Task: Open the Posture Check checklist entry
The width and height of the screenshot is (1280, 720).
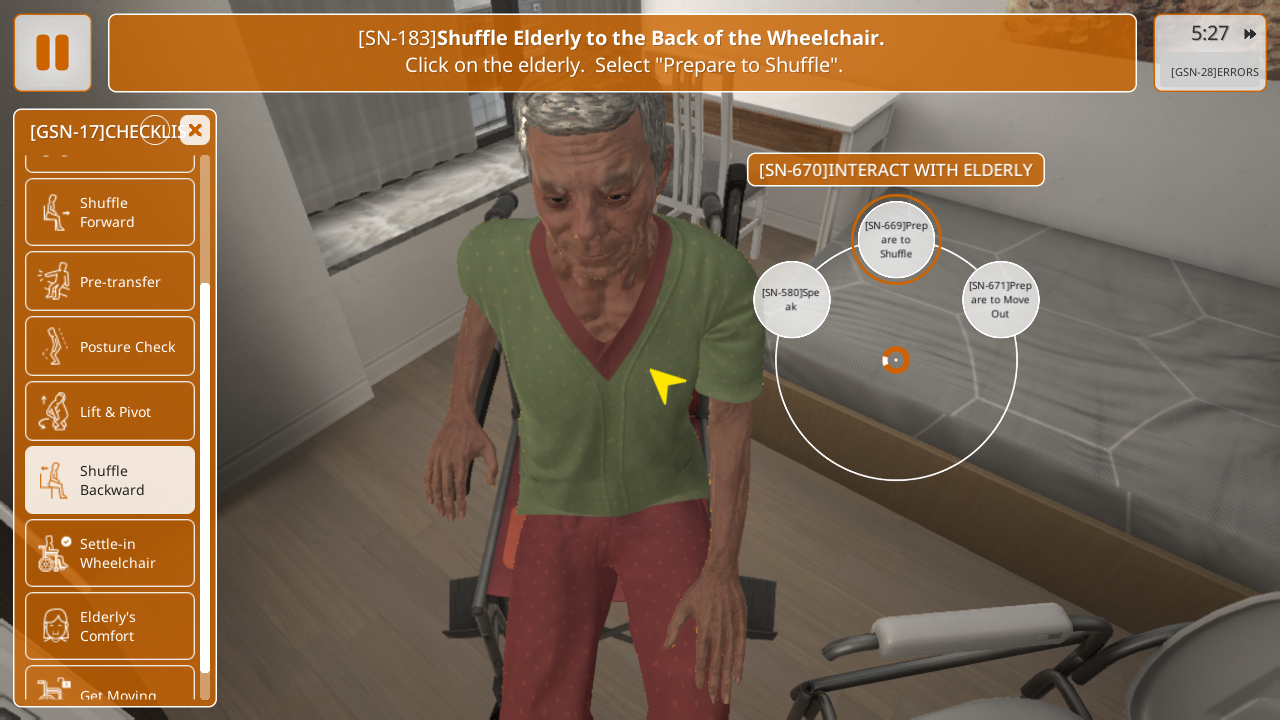Action: coord(110,346)
